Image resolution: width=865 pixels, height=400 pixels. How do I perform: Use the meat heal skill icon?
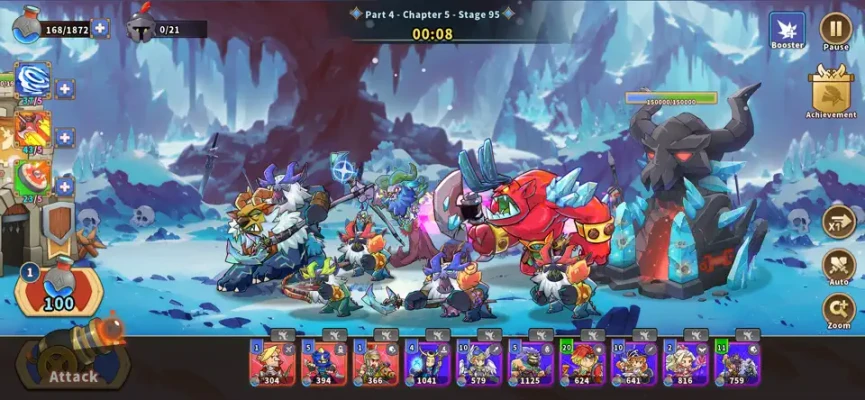[33, 178]
